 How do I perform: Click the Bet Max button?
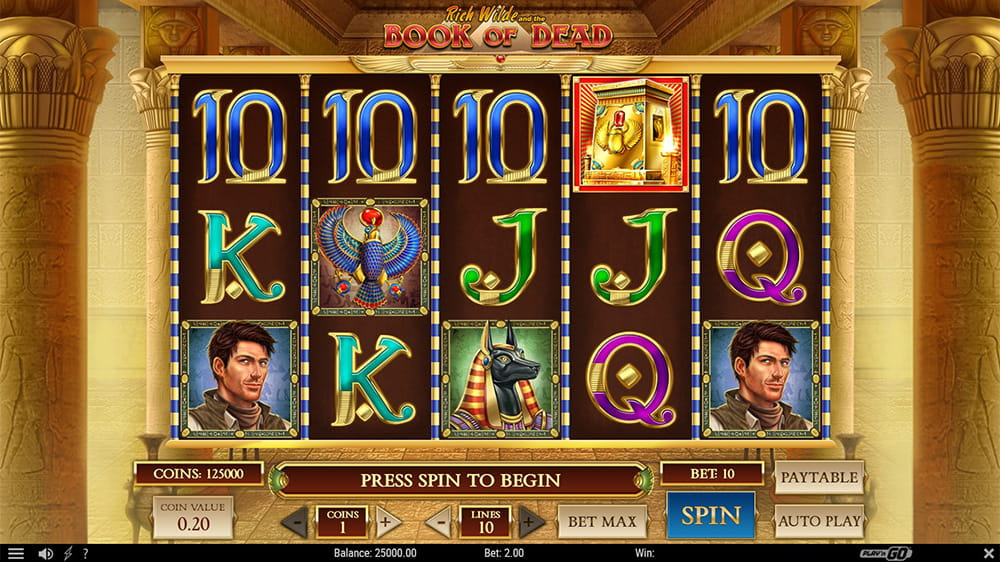tap(602, 521)
